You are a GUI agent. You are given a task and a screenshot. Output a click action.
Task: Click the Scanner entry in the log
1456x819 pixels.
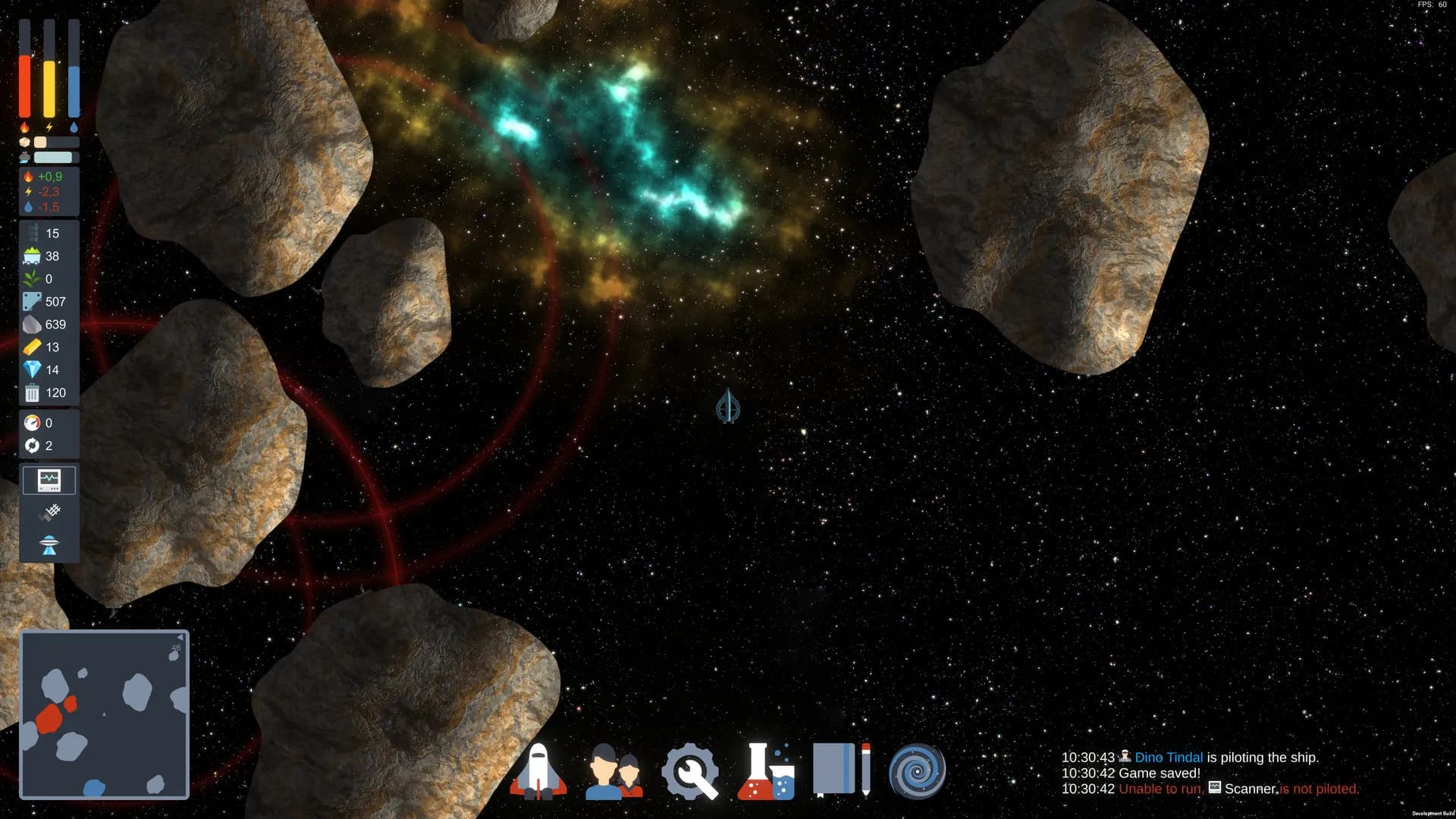(x=1250, y=789)
